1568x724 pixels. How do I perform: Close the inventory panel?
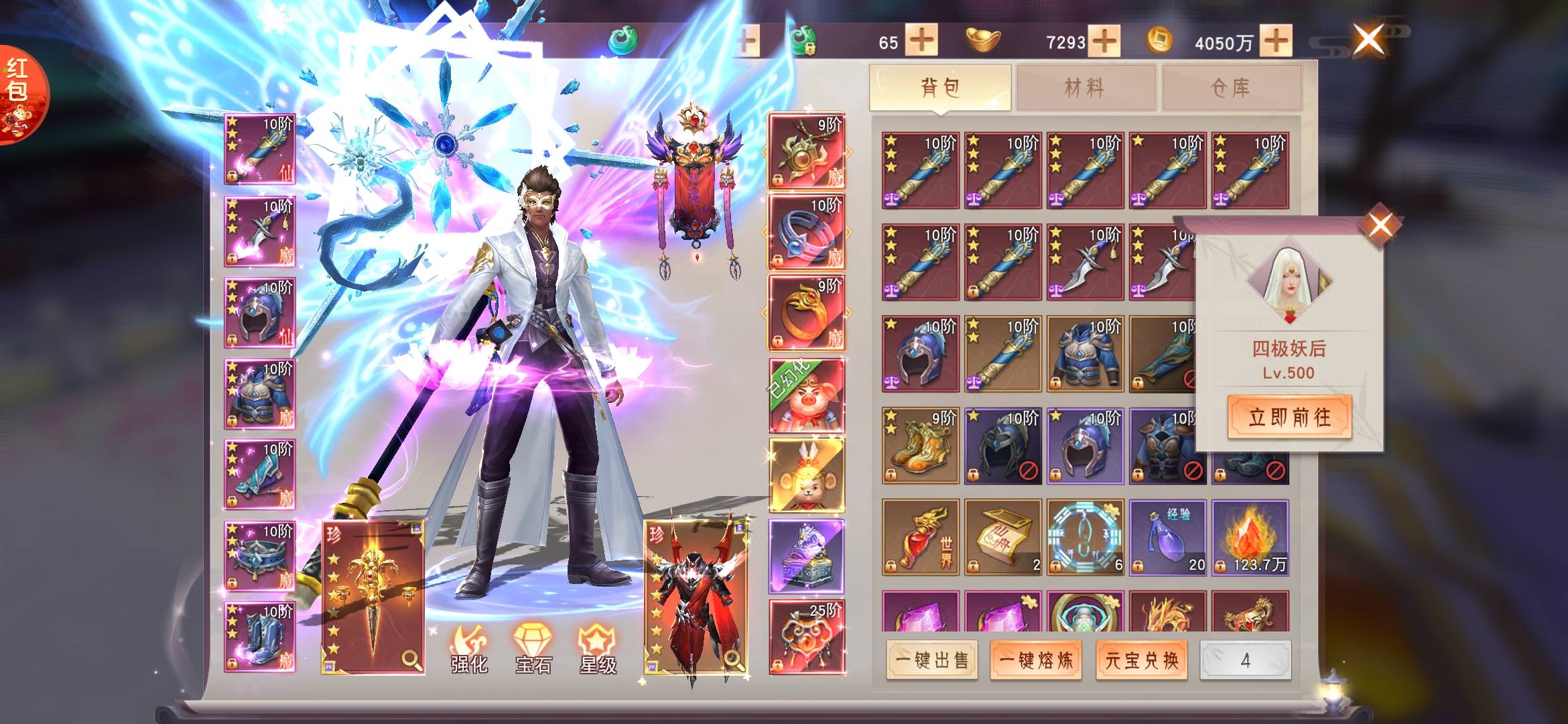coord(1368,39)
